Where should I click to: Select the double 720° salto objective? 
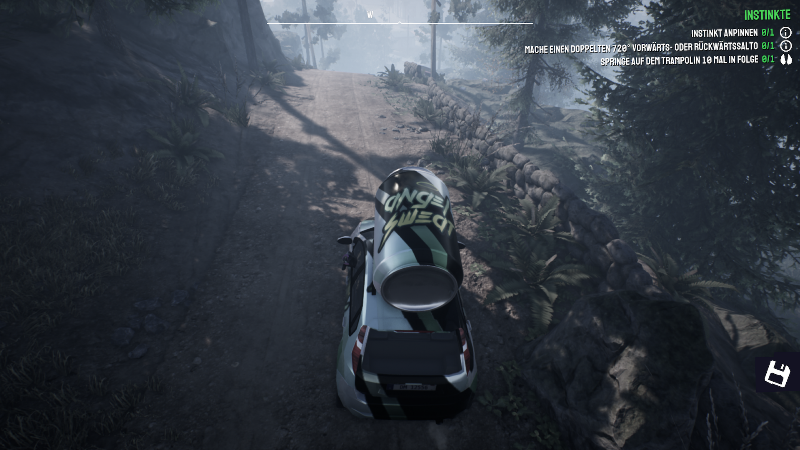[x=640, y=47]
